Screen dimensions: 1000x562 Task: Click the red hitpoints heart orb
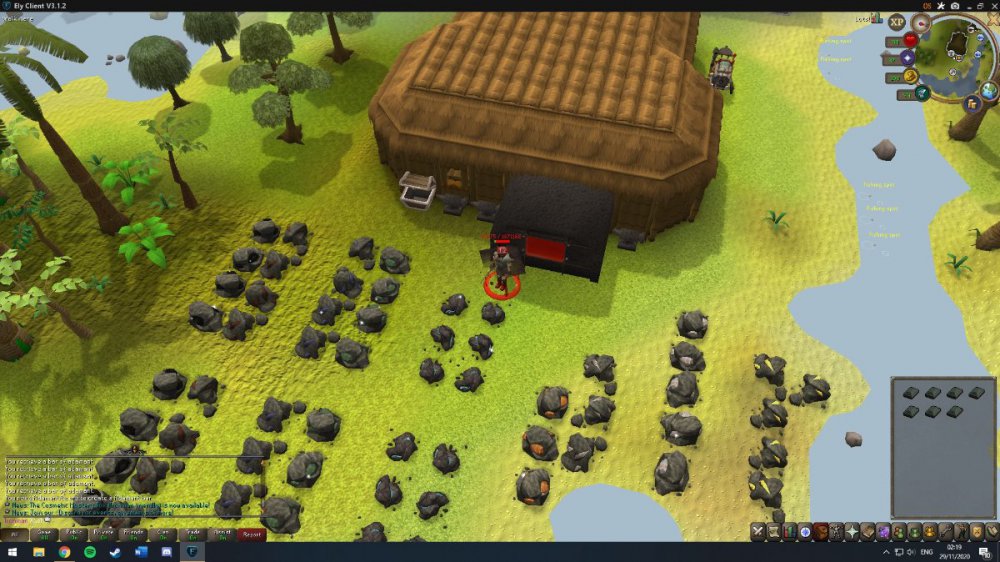tap(910, 40)
